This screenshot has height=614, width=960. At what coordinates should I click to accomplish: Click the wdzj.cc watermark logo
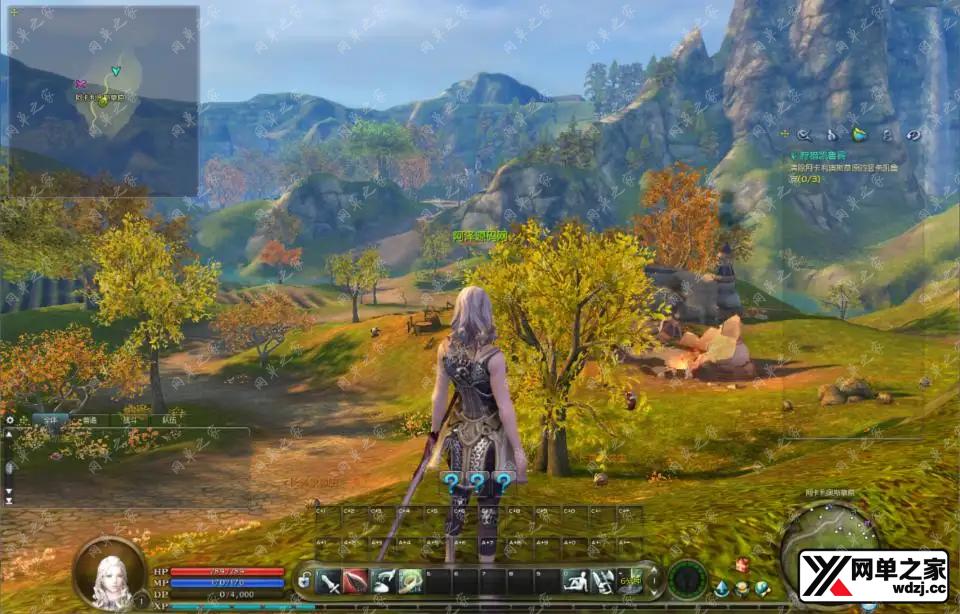(x=873, y=575)
